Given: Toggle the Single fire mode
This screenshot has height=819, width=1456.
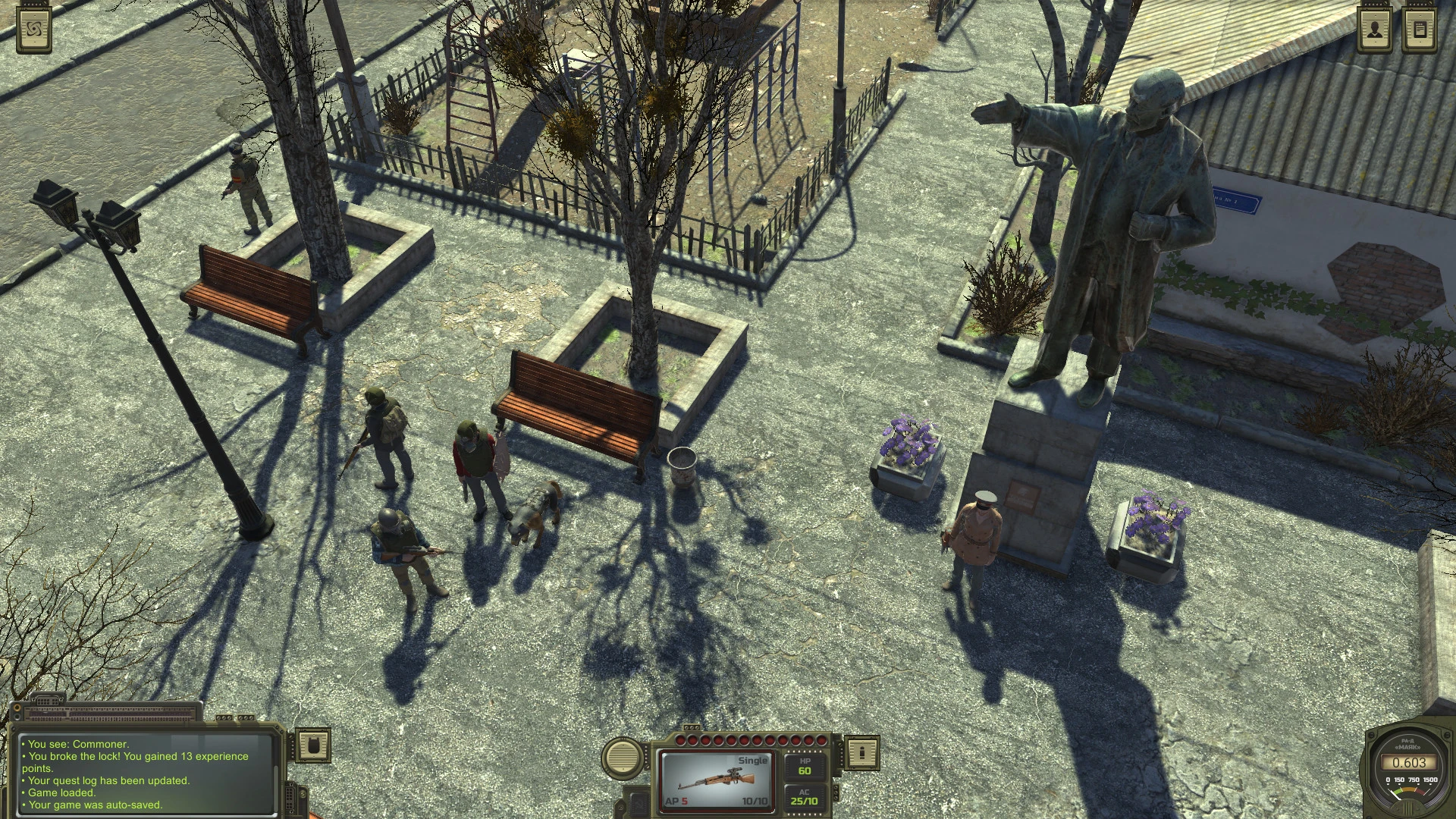Looking at the screenshot, I should coord(753,761).
